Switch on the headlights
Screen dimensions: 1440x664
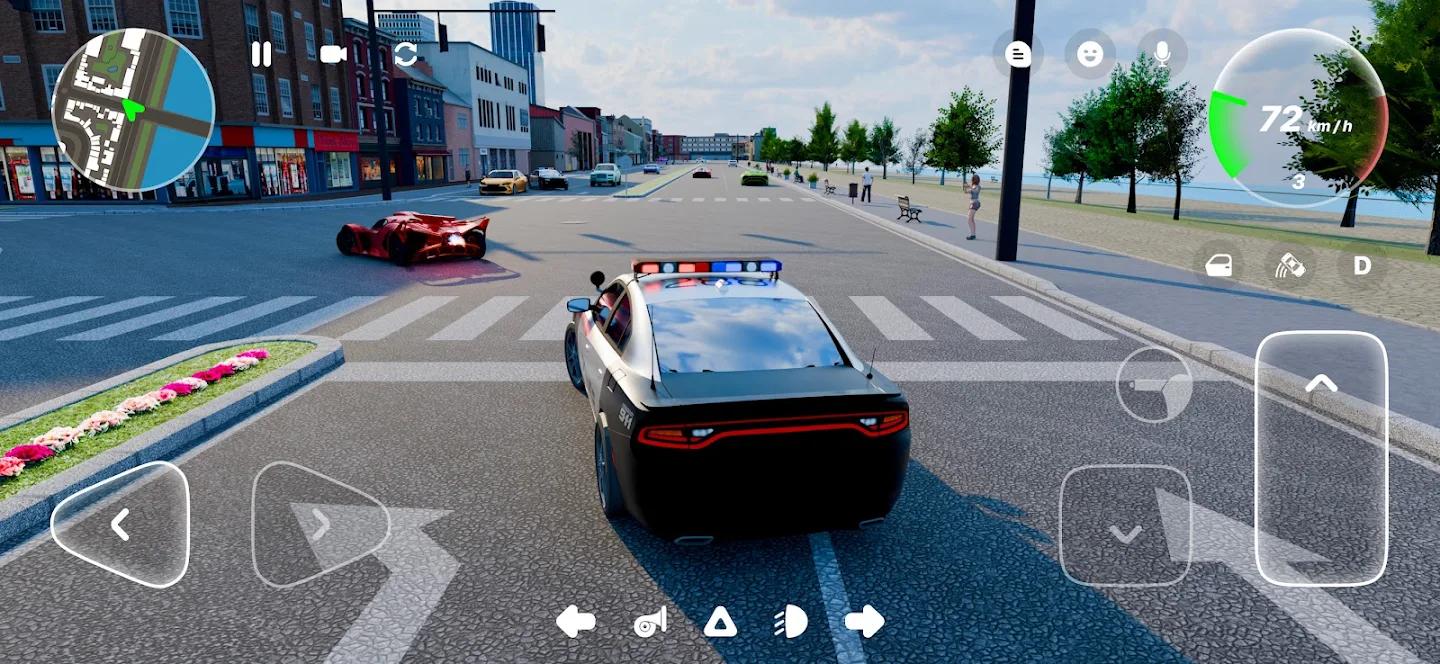791,622
